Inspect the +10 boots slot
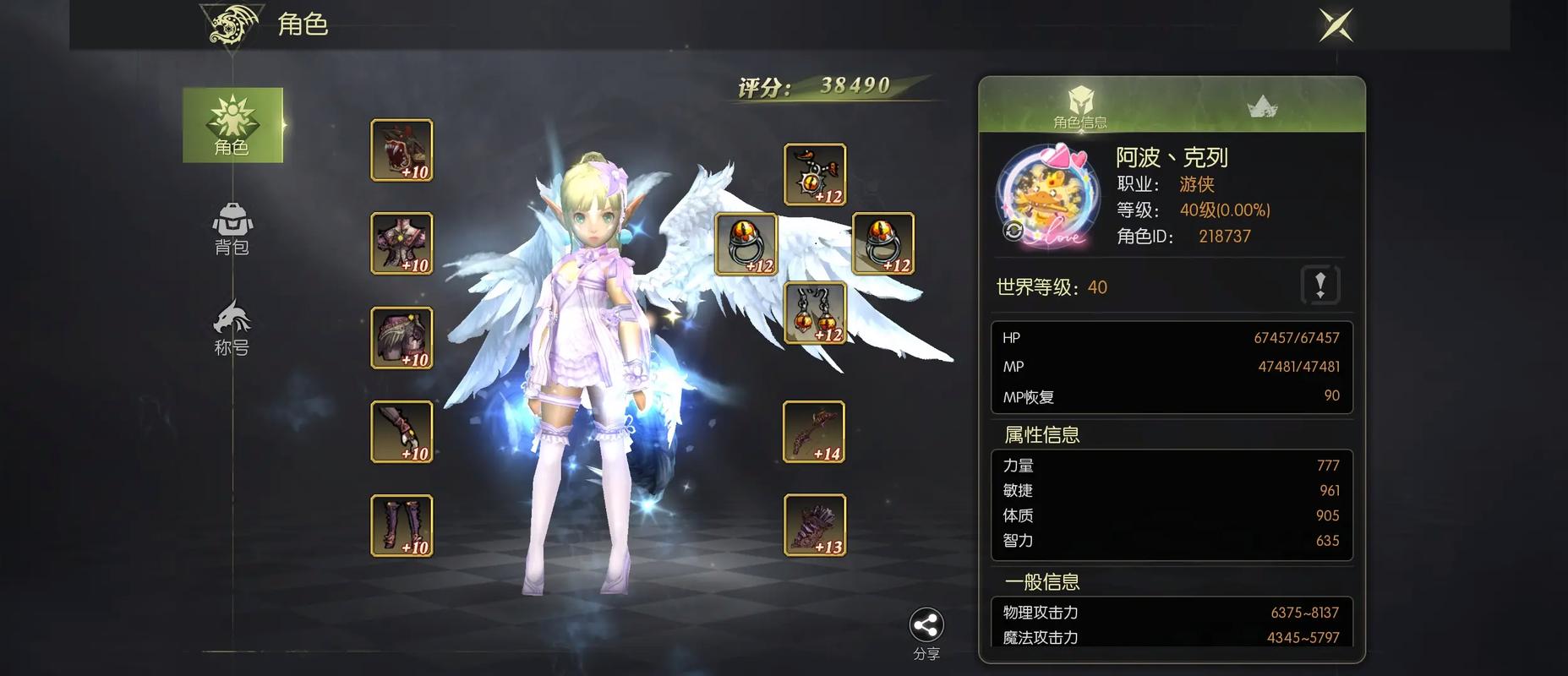This screenshot has height=676, width=1568. point(402,526)
